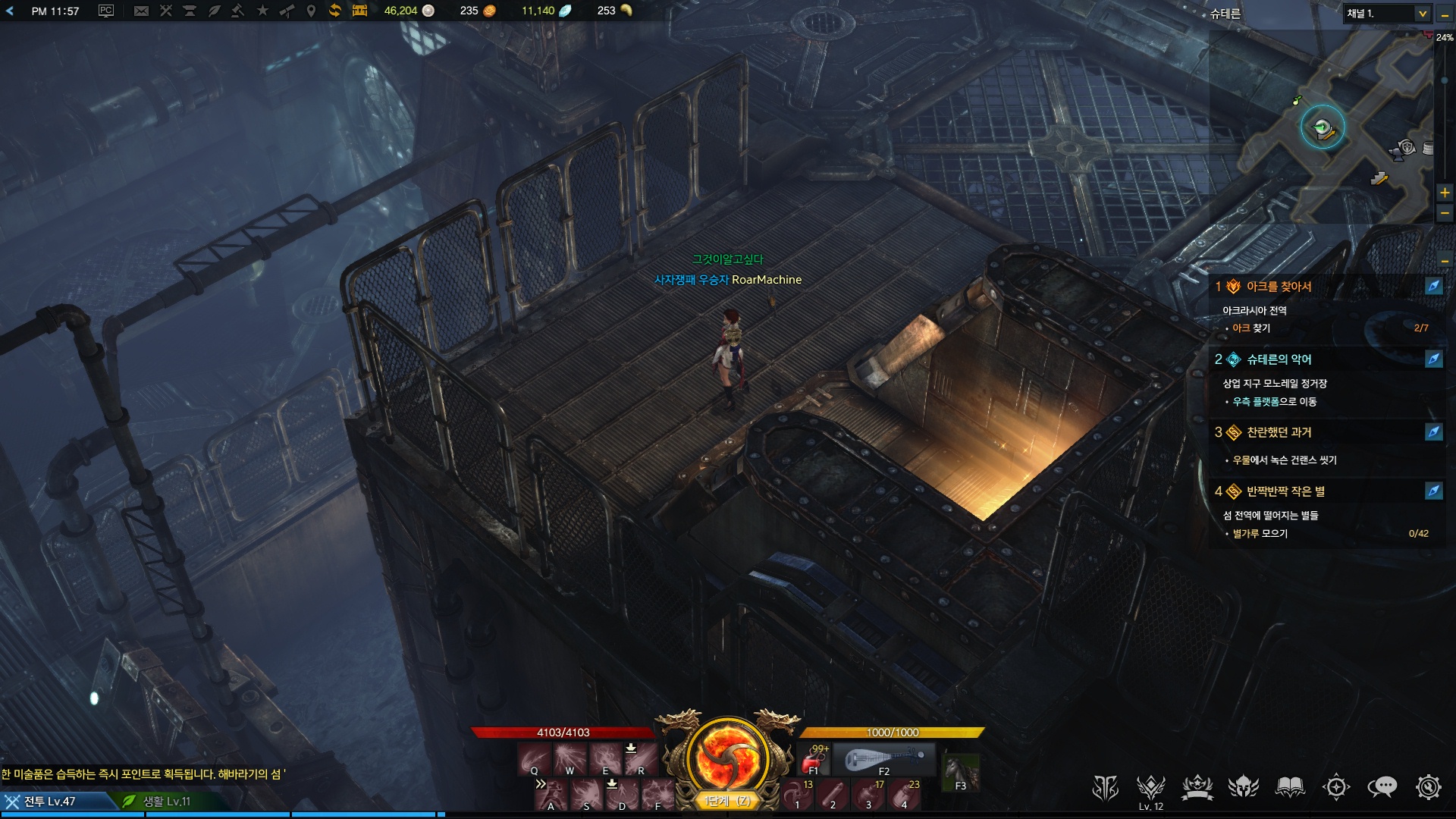Open the open-book journal menu icon

click(1290, 788)
